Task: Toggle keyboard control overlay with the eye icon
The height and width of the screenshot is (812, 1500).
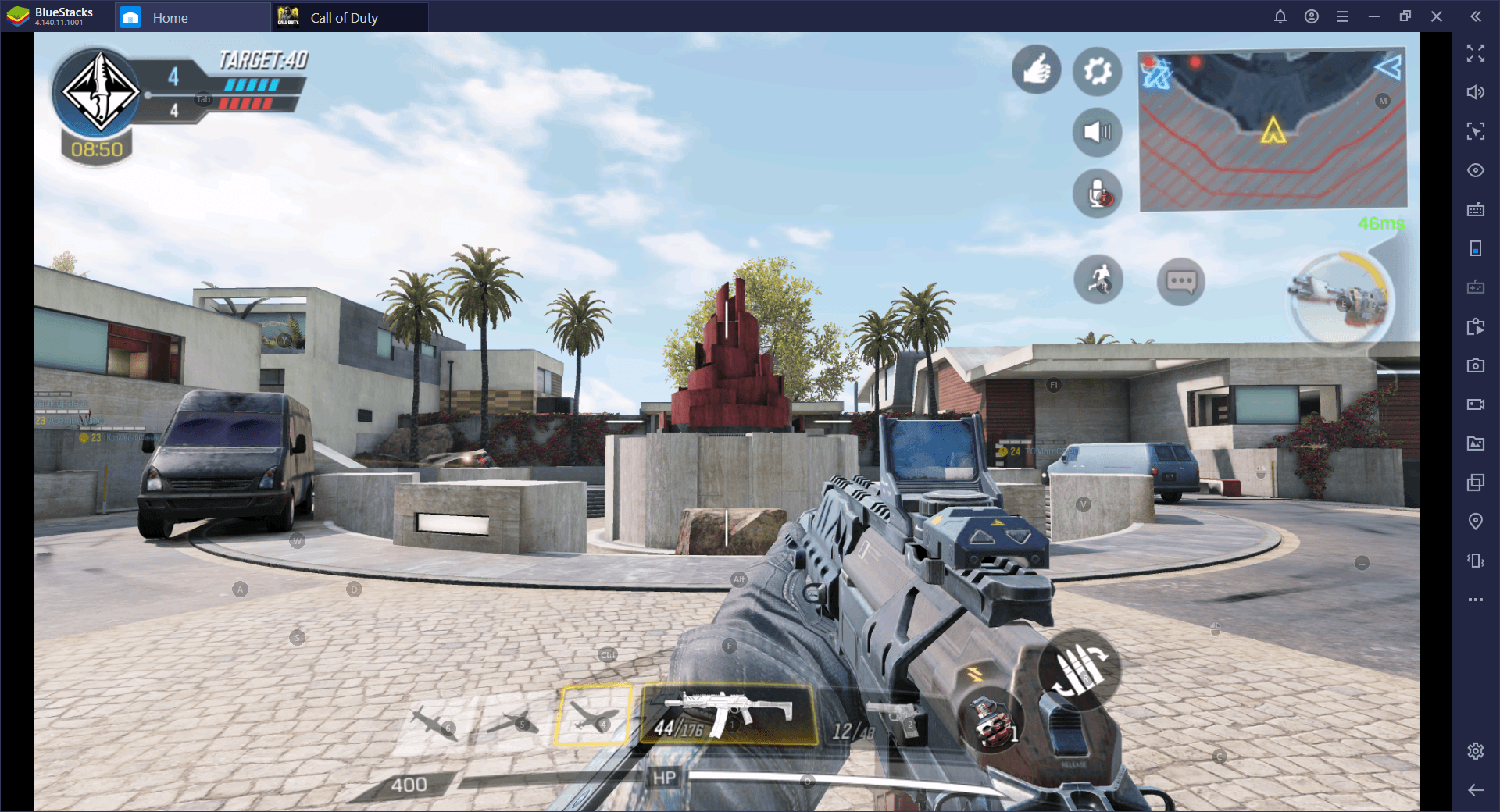Action: [x=1476, y=169]
